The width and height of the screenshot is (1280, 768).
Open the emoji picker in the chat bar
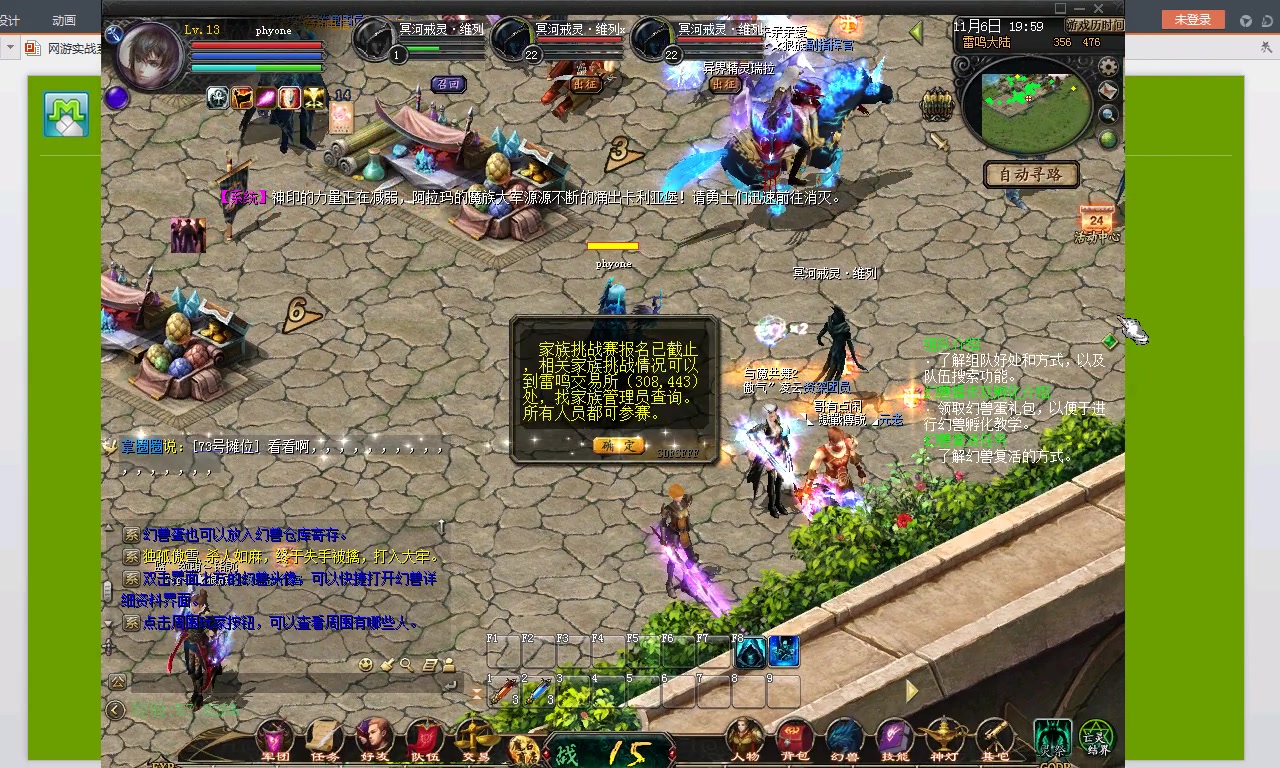coord(368,663)
